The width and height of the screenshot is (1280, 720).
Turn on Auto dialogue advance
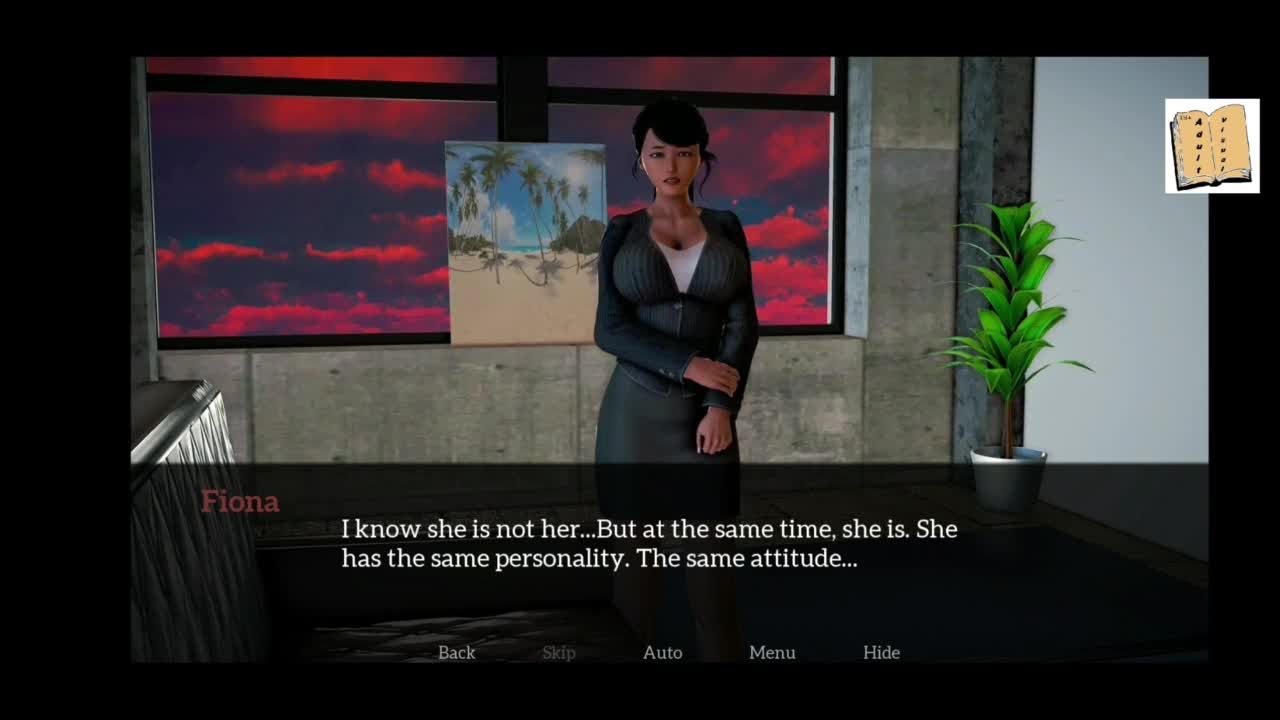662,652
